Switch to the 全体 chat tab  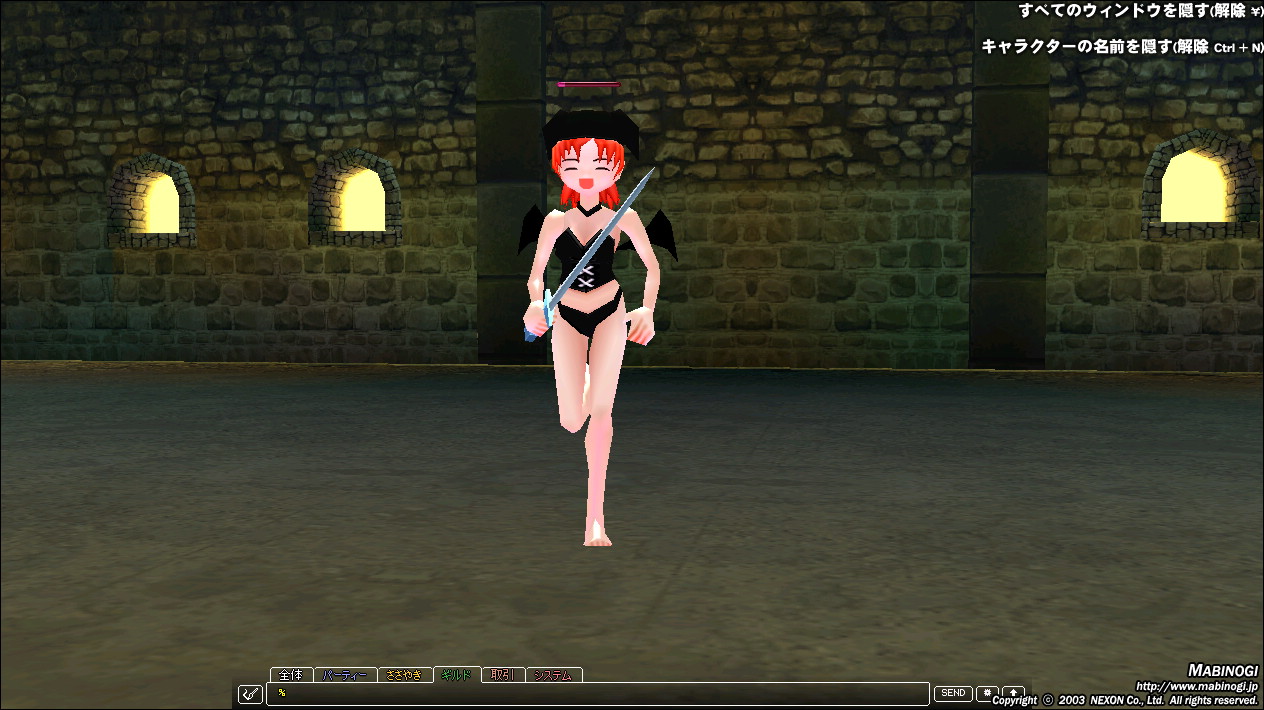pyautogui.click(x=291, y=675)
